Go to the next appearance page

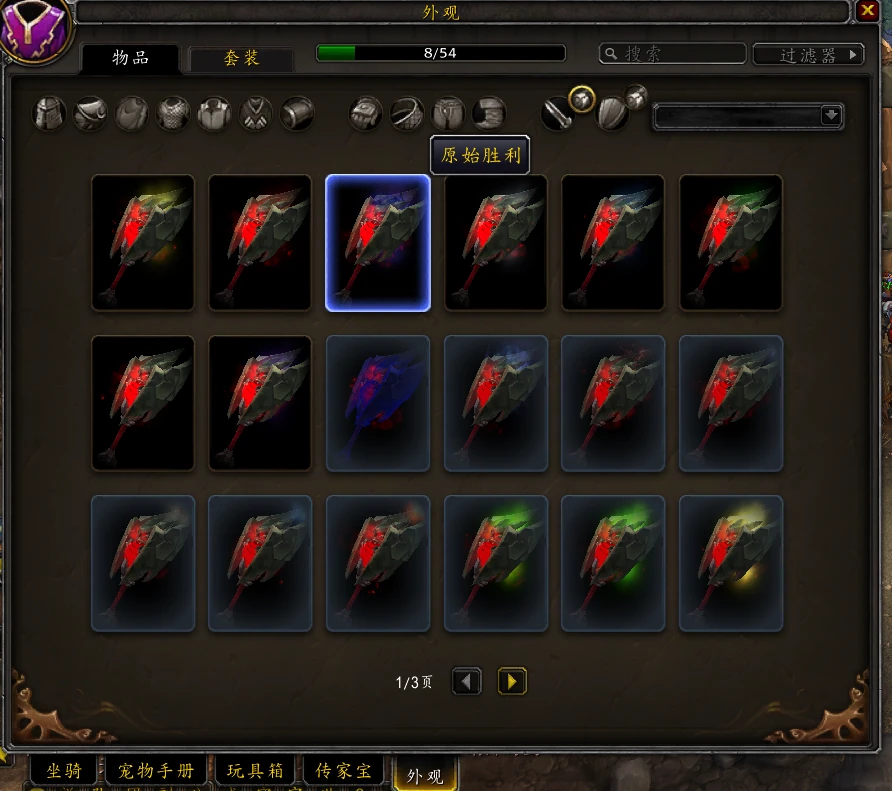tap(511, 682)
